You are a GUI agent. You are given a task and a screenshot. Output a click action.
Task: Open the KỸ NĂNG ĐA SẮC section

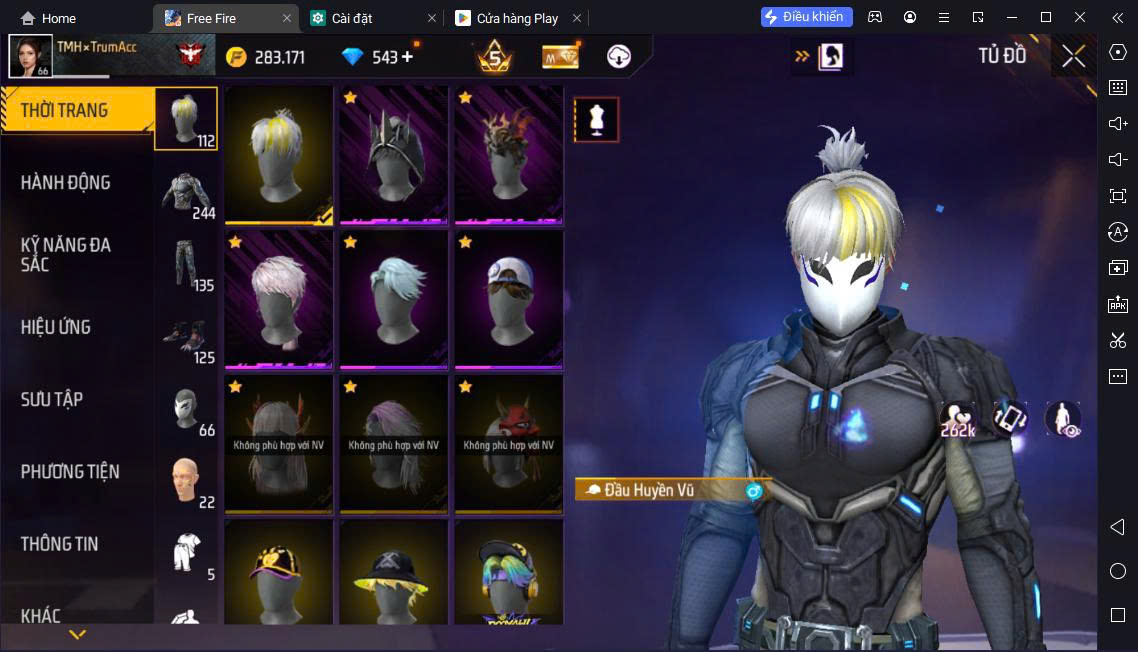(x=66, y=255)
